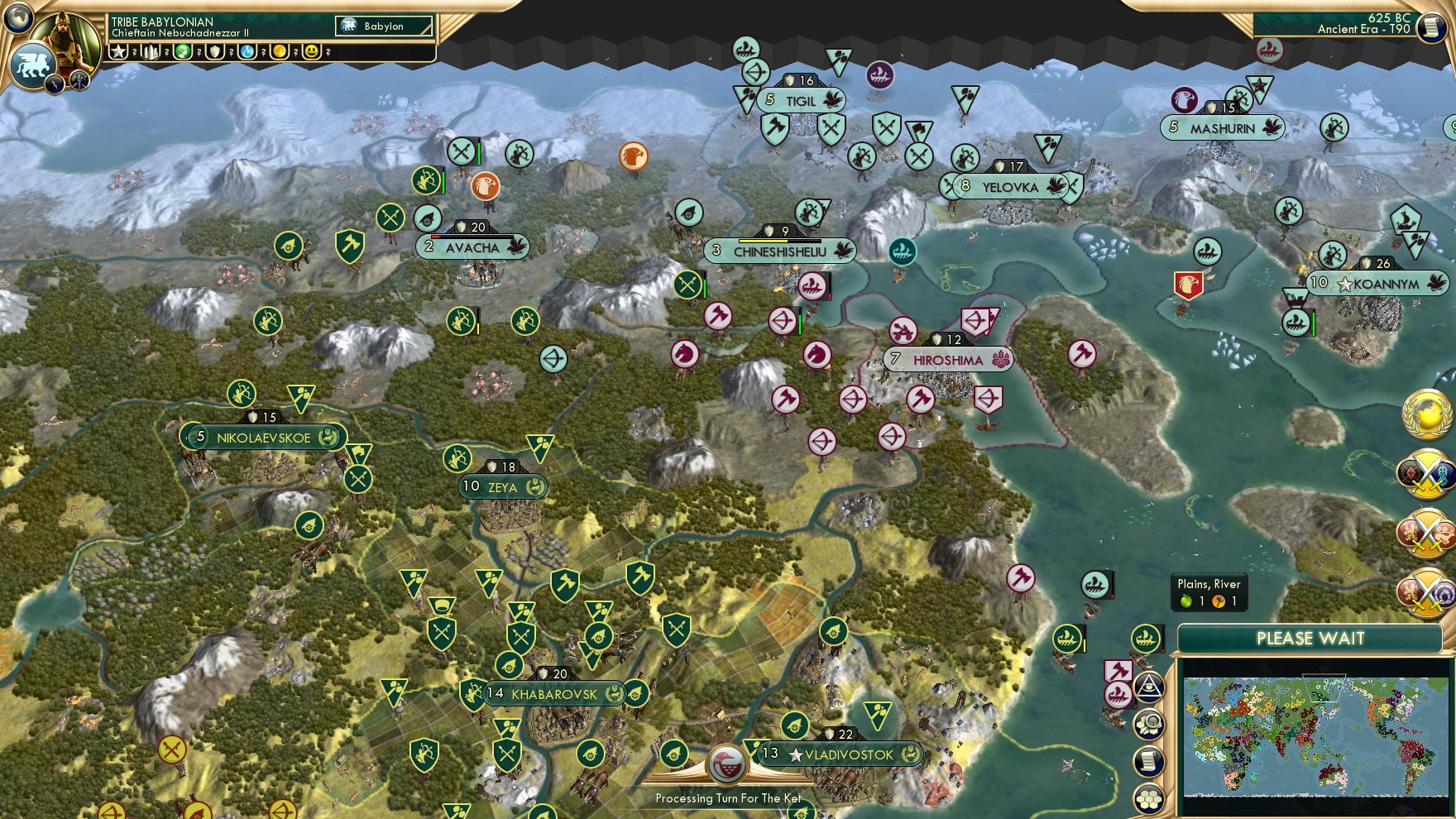Click the score star icon in top panel
Image resolution: width=1456 pixels, height=819 pixels.
pos(119,51)
